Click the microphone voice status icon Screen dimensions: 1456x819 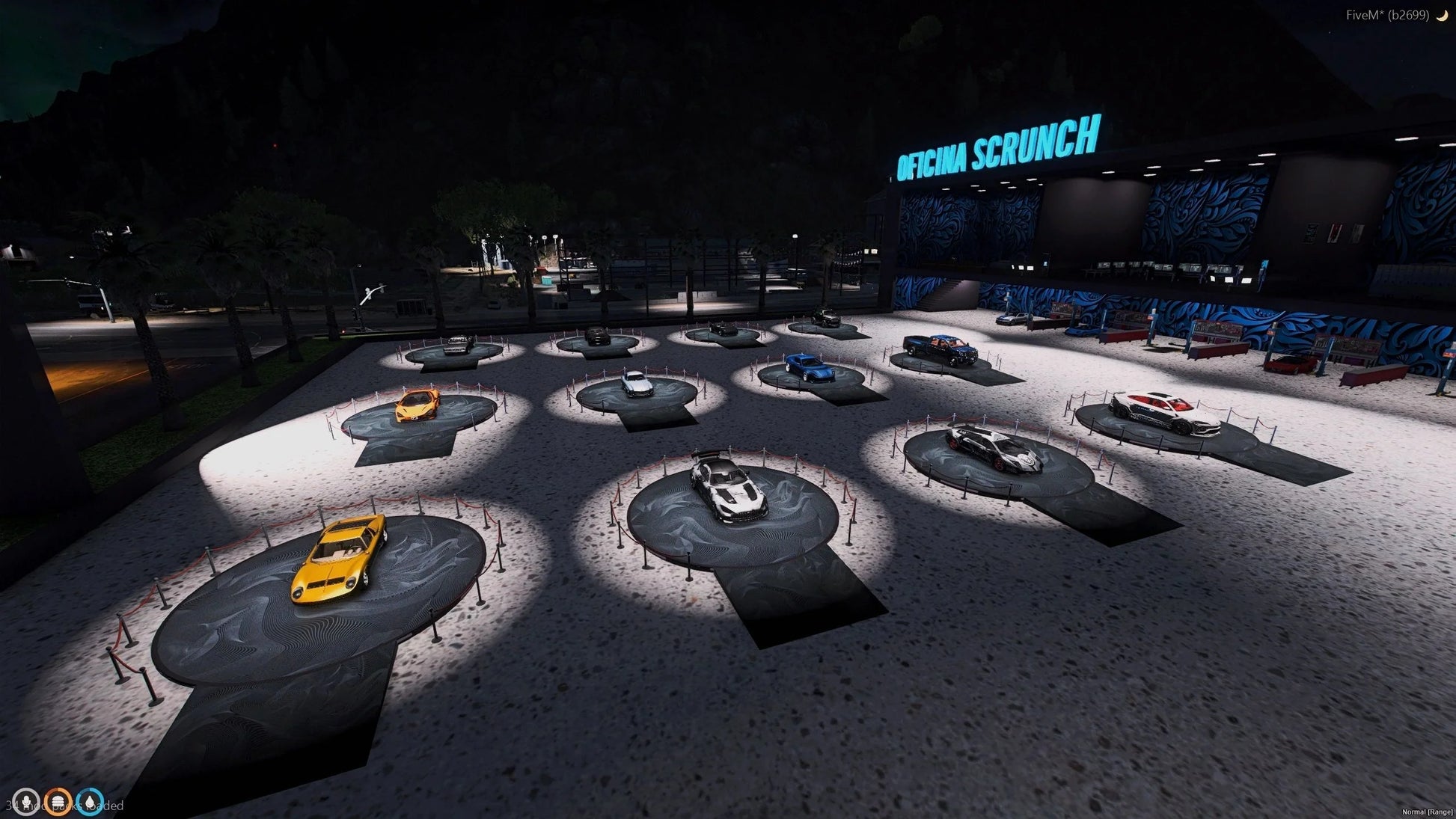tap(26, 803)
